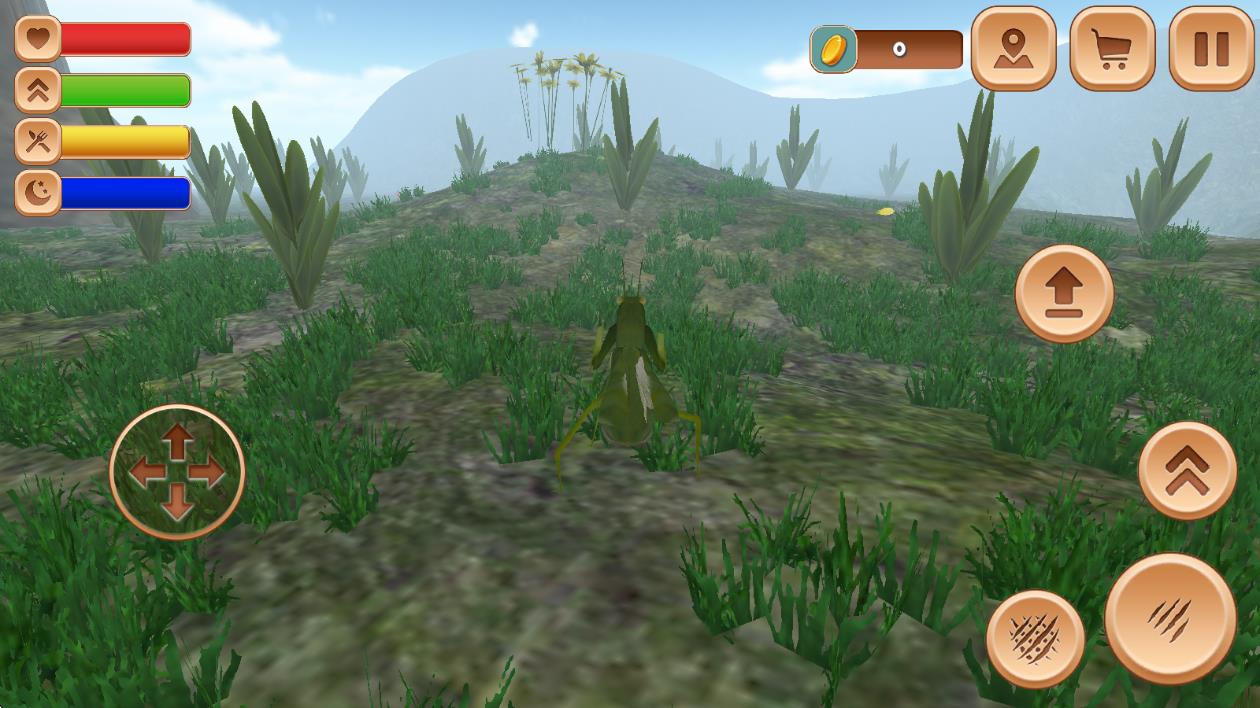Click the gold coin icon
The image size is (1260, 708).
tap(833, 50)
